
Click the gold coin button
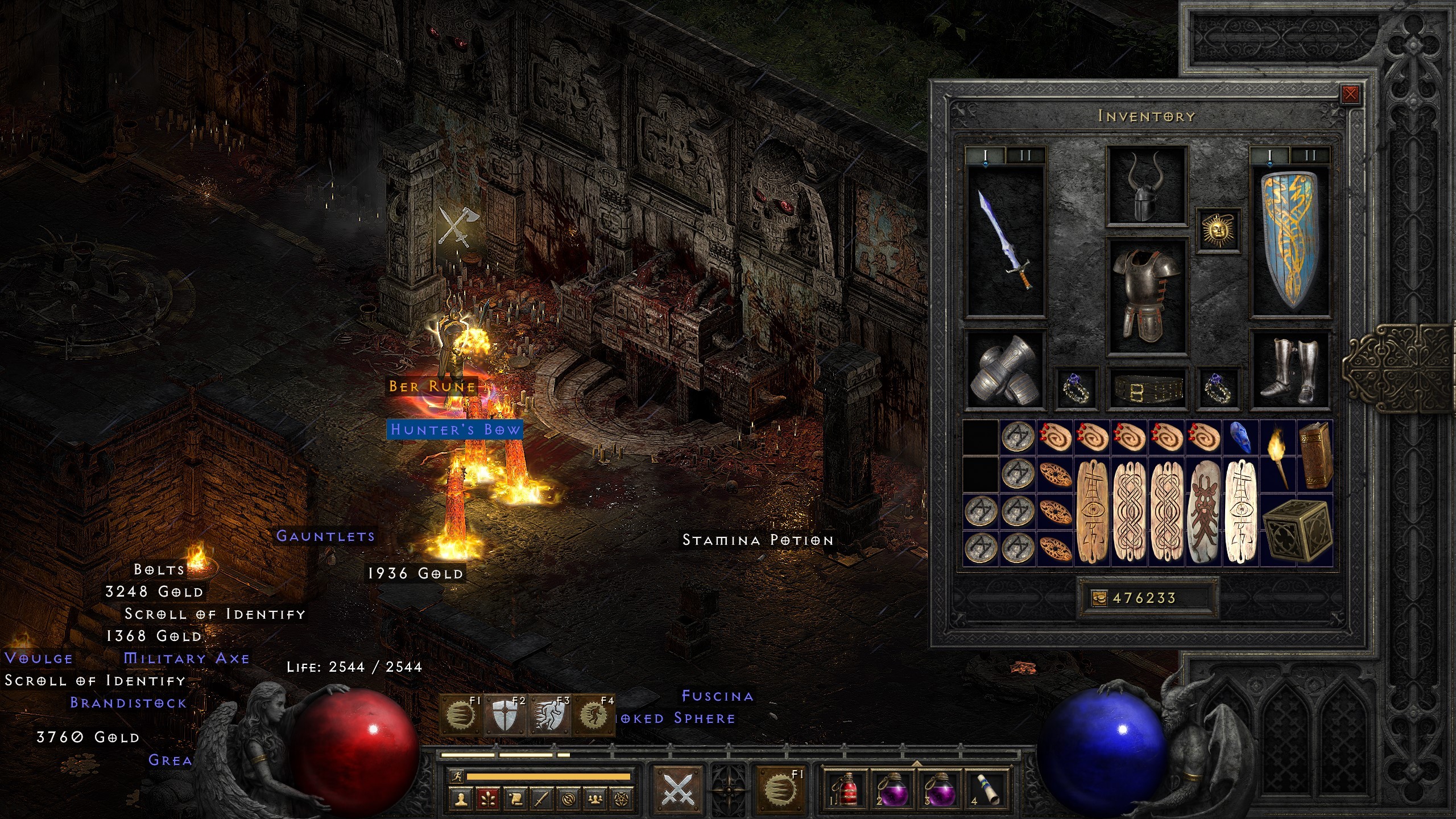pos(1099,598)
